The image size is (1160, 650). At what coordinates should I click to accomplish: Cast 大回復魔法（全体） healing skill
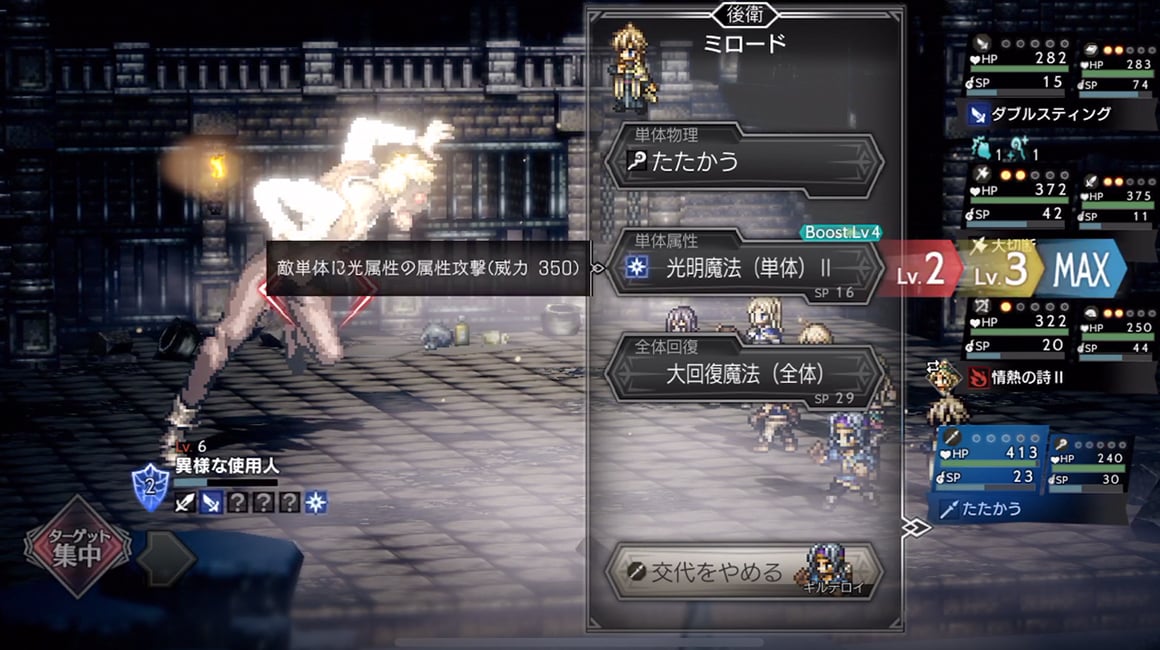744,375
